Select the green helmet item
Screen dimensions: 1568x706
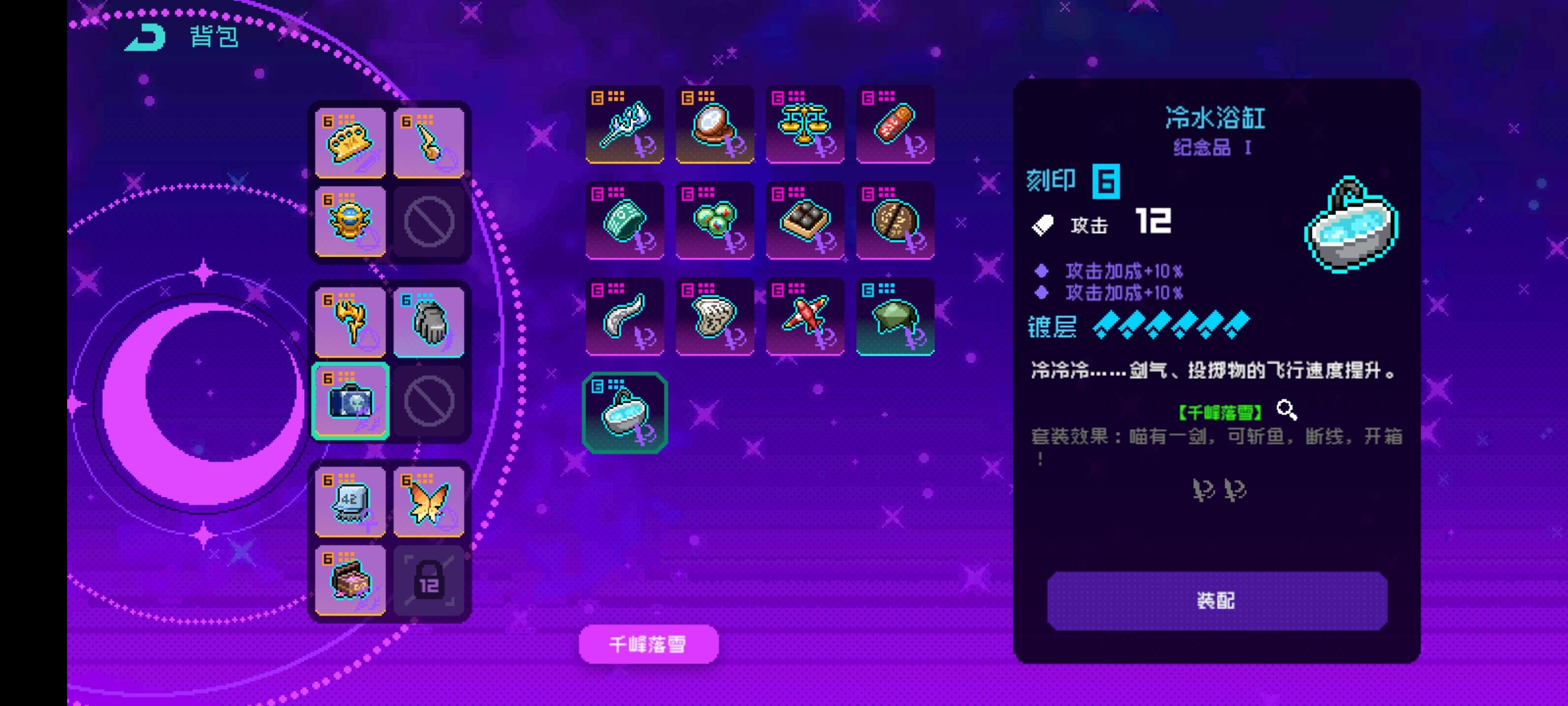895,317
